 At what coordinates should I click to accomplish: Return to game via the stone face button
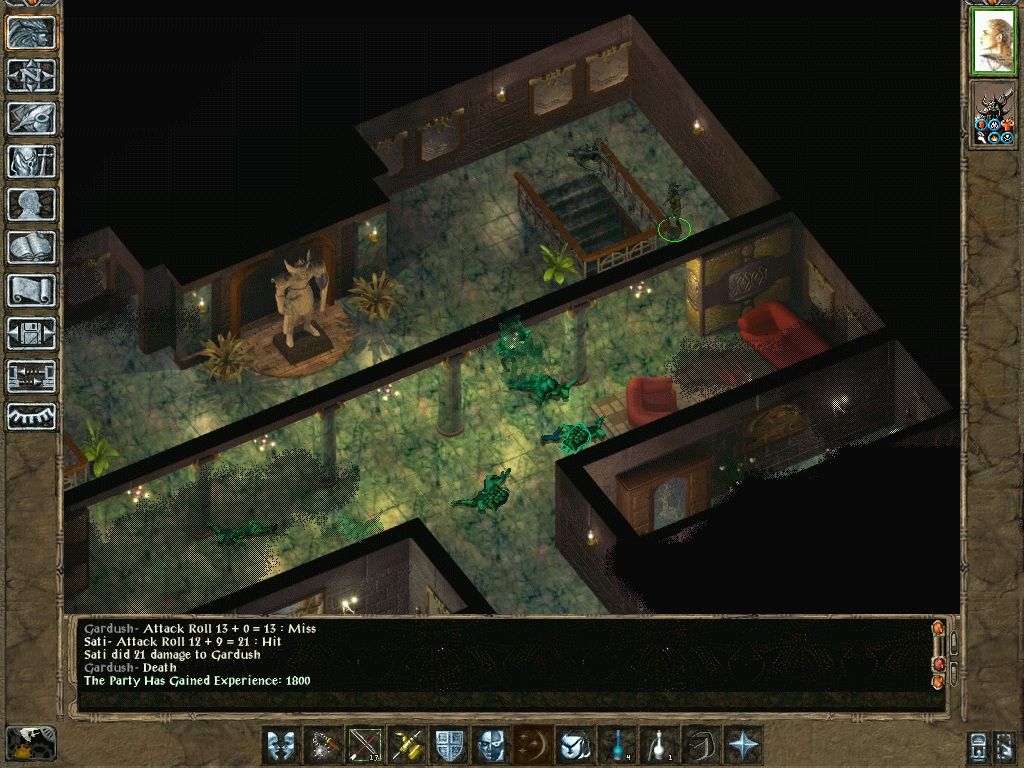point(31,32)
